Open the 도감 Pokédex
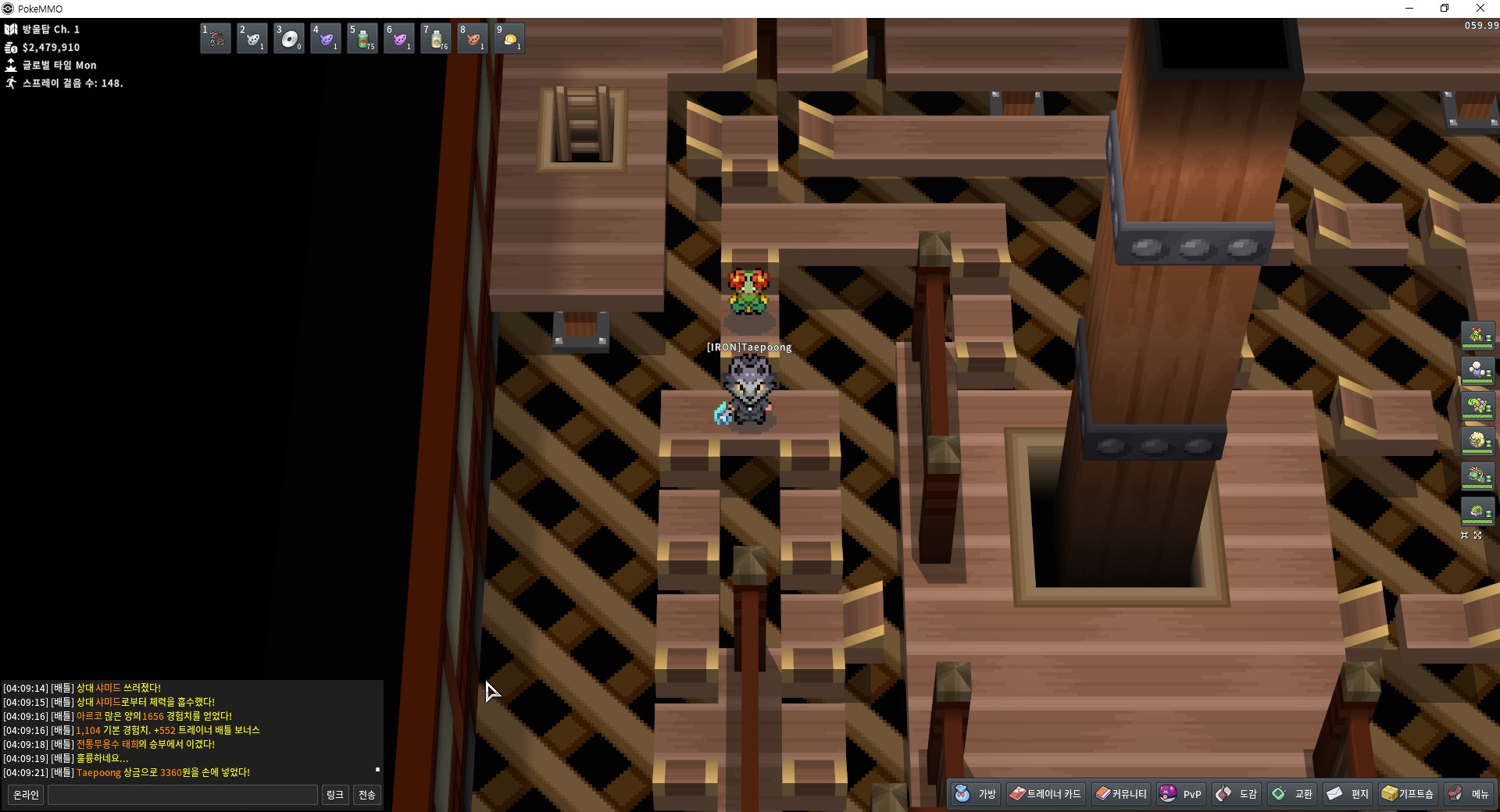The image size is (1500, 812). [x=1237, y=794]
